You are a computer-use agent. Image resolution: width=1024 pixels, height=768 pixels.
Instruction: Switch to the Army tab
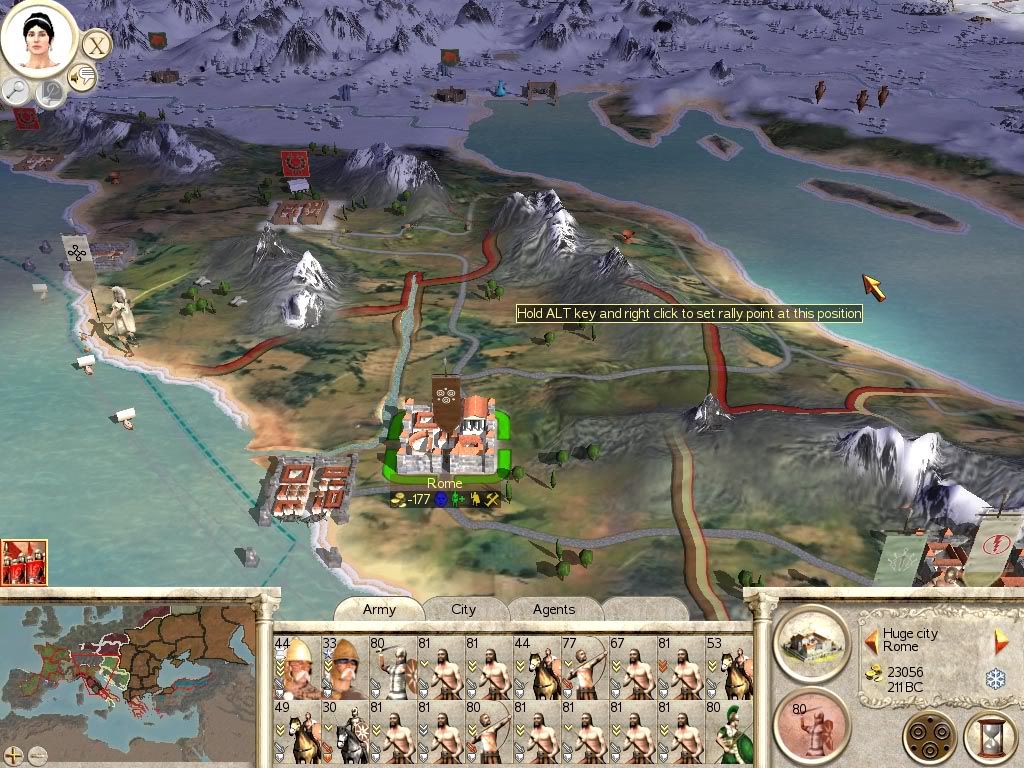[x=379, y=609]
